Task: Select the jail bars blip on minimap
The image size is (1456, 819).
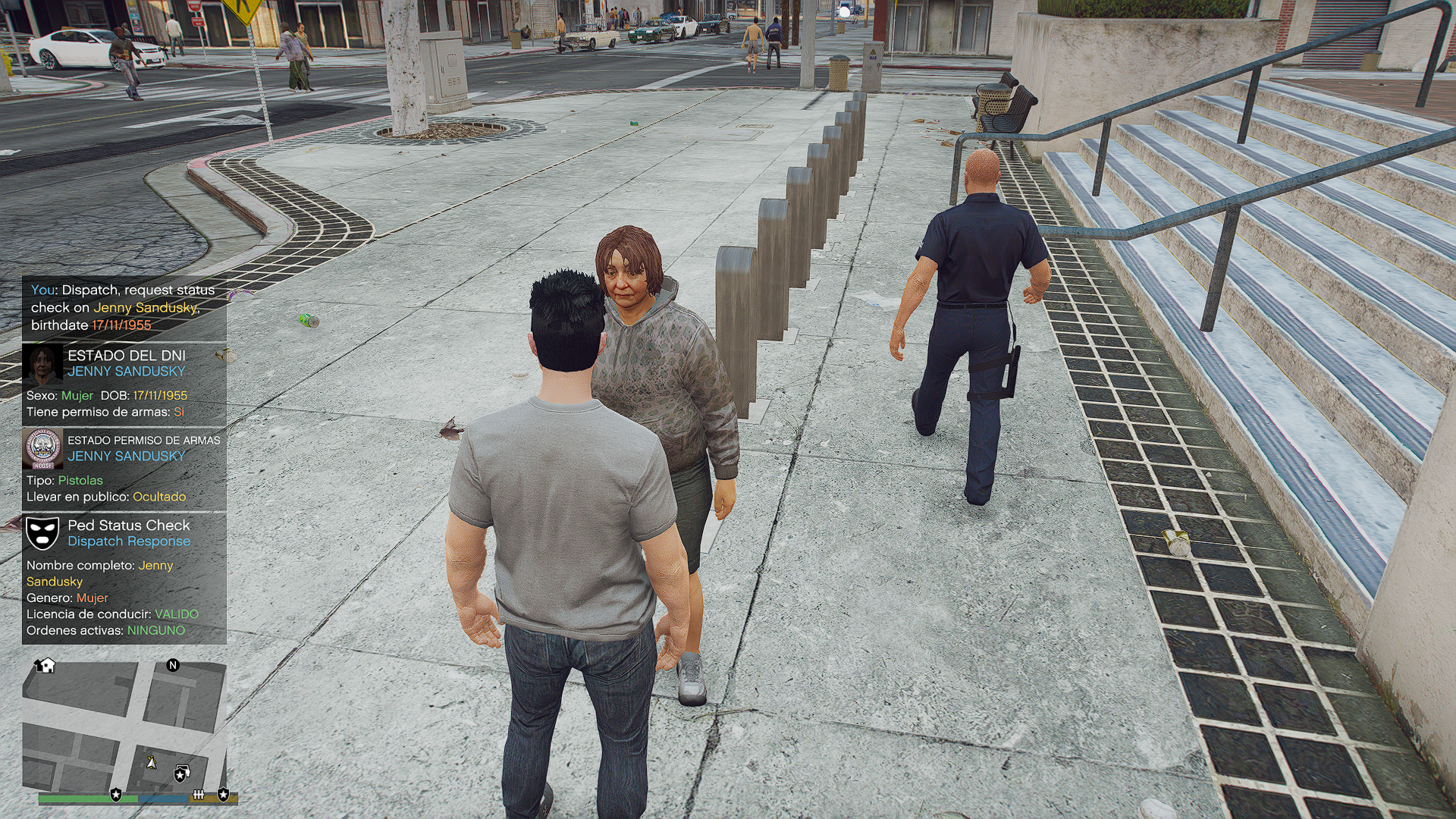Action: pos(199,794)
